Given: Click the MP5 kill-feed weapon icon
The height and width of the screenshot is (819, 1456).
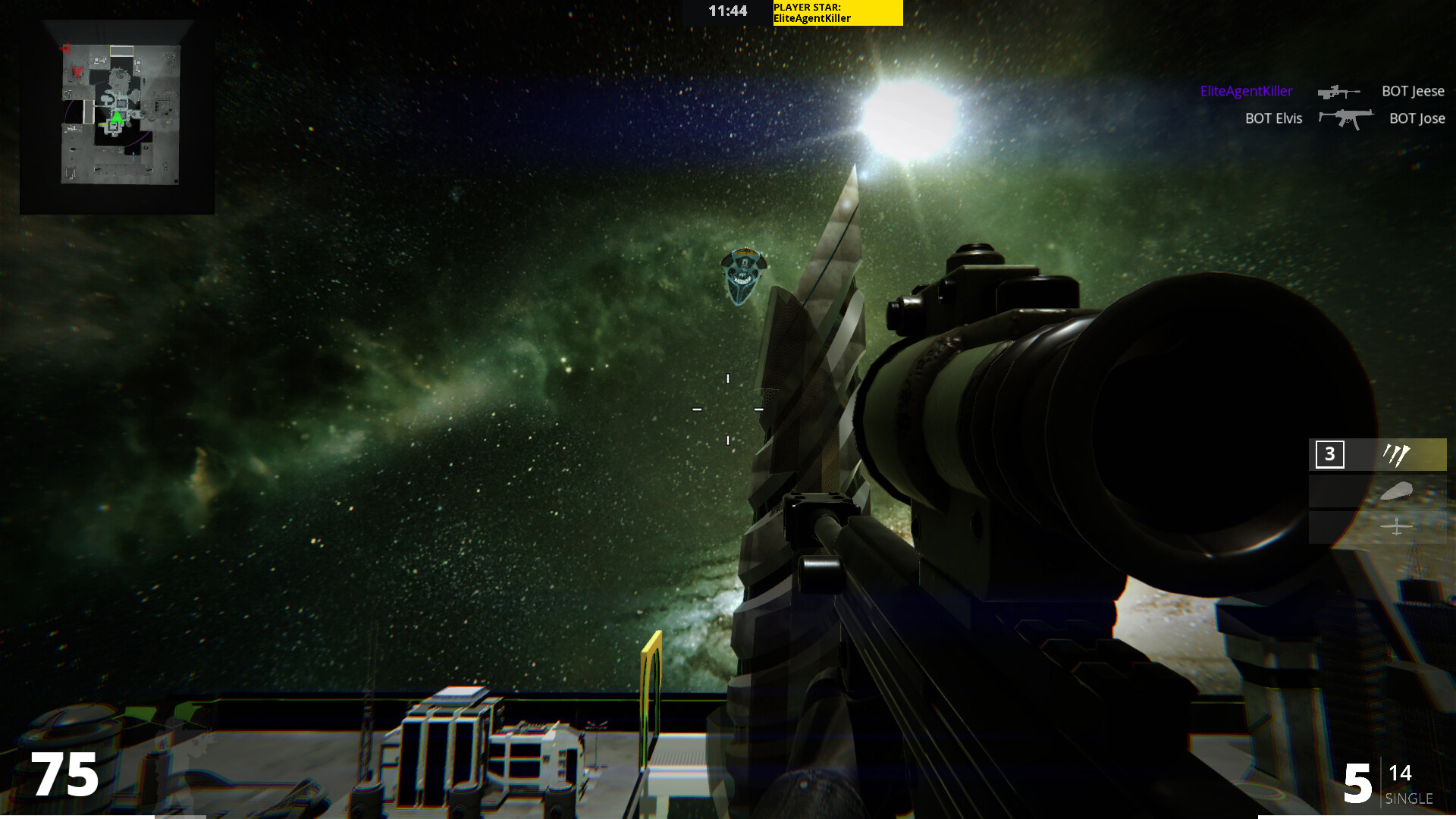Looking at the screenshot, I should click(1346, 118).
